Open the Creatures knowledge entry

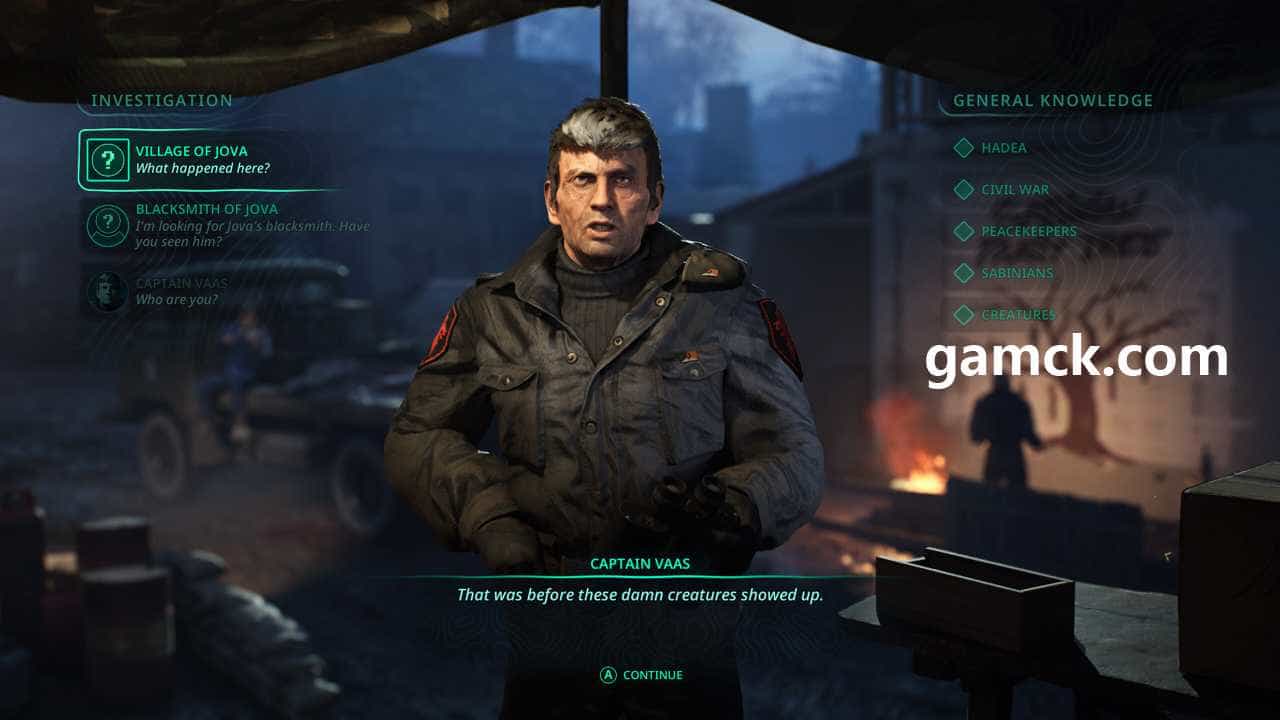coord(1017,315)
